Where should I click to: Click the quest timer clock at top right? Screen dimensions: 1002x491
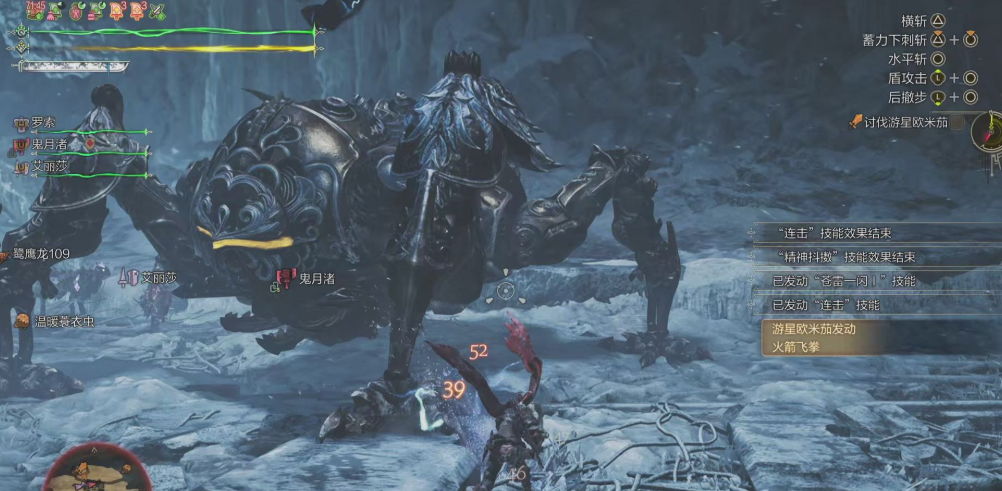pyautogui.click(x=988, y=130)
